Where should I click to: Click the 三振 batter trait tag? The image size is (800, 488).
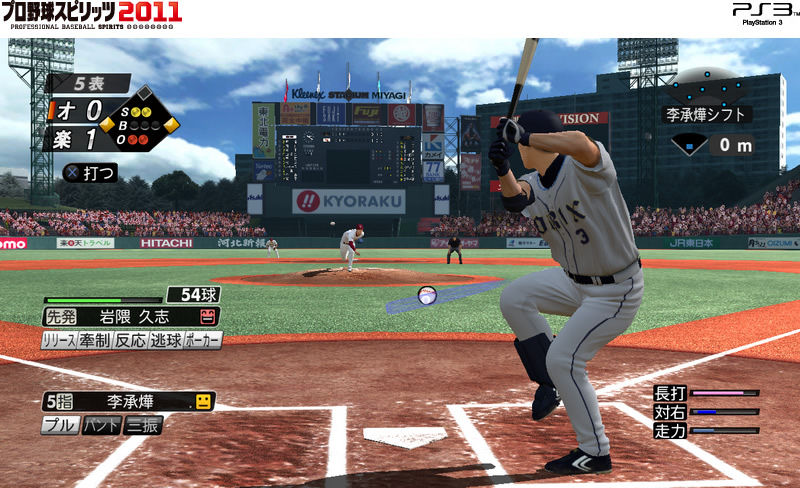pyautogui.click(x=142, y=425)
